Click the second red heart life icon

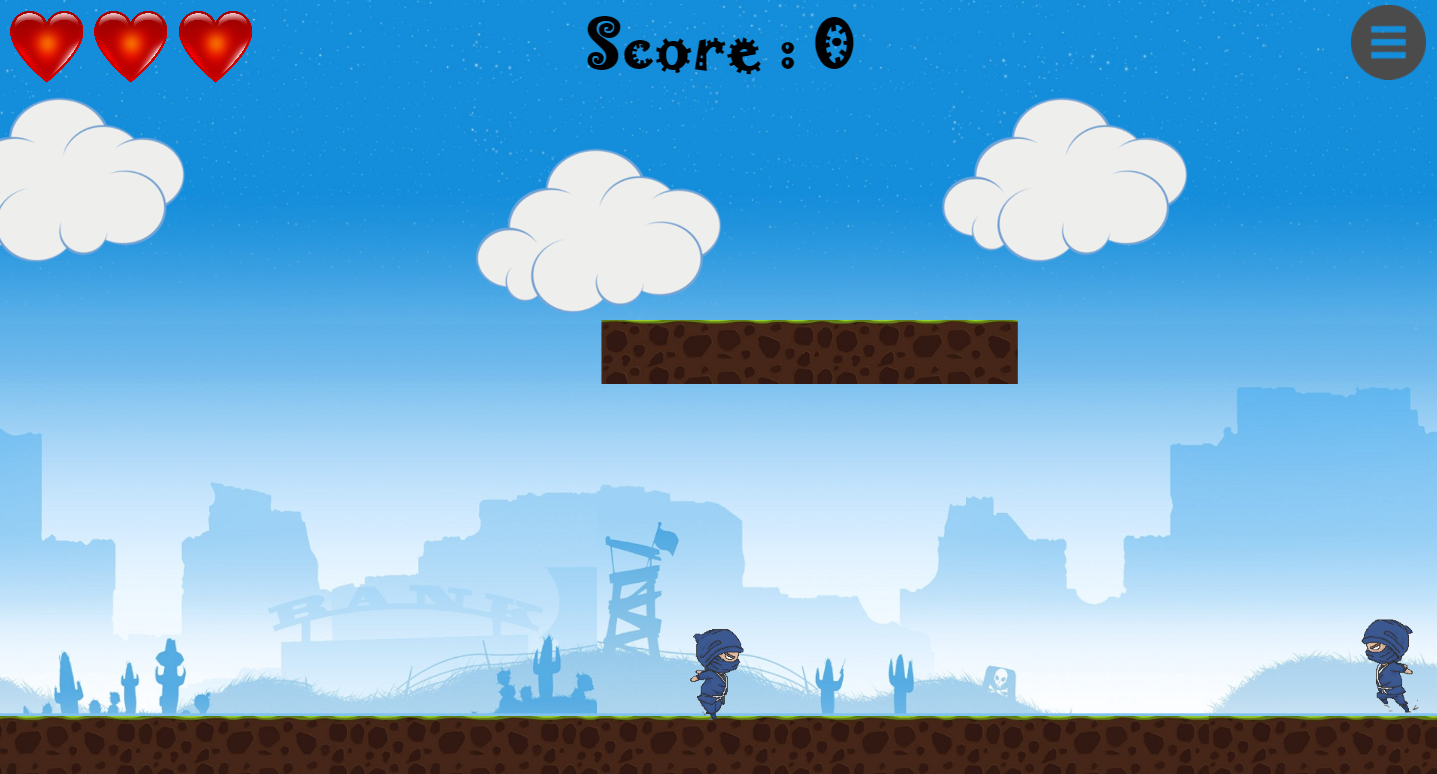pyautogui.click(x=130, y=43)
